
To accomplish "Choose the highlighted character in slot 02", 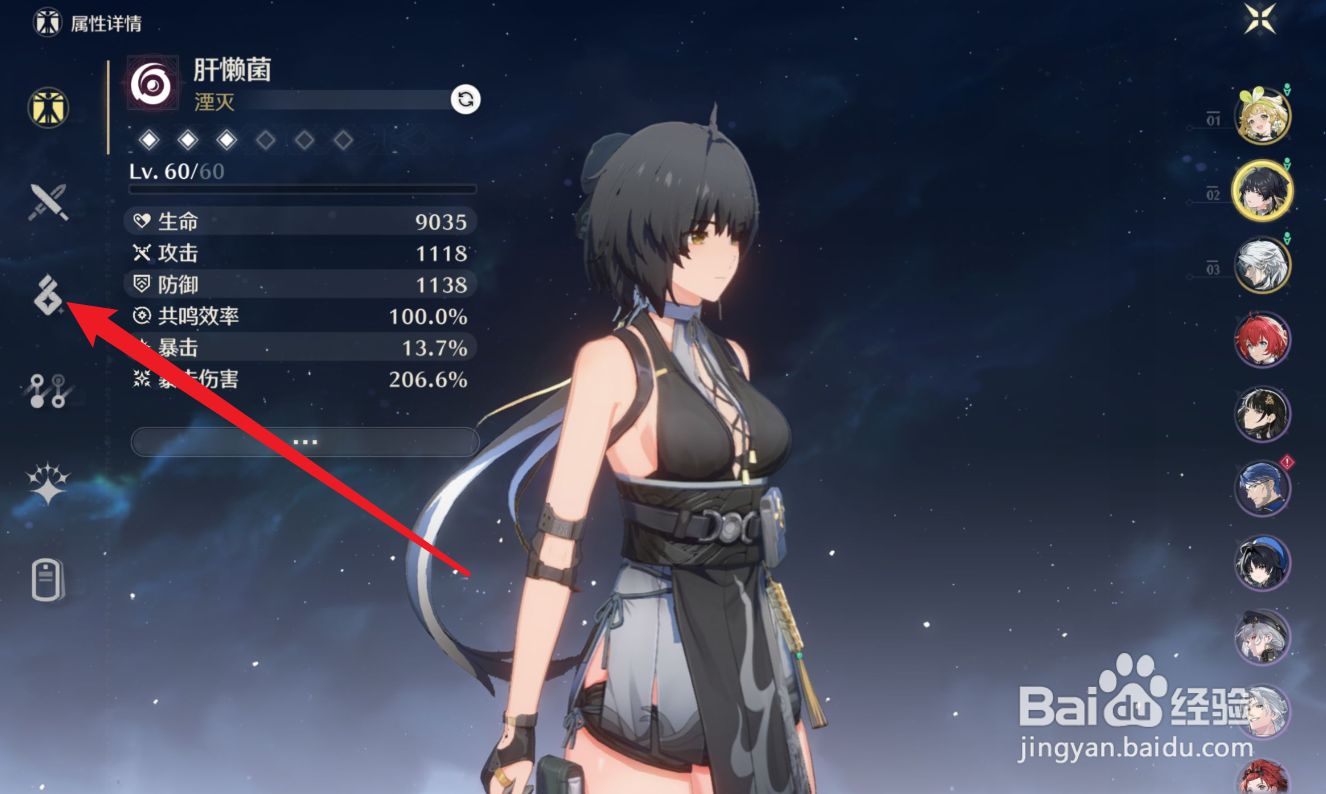I will pos(1262,191).
